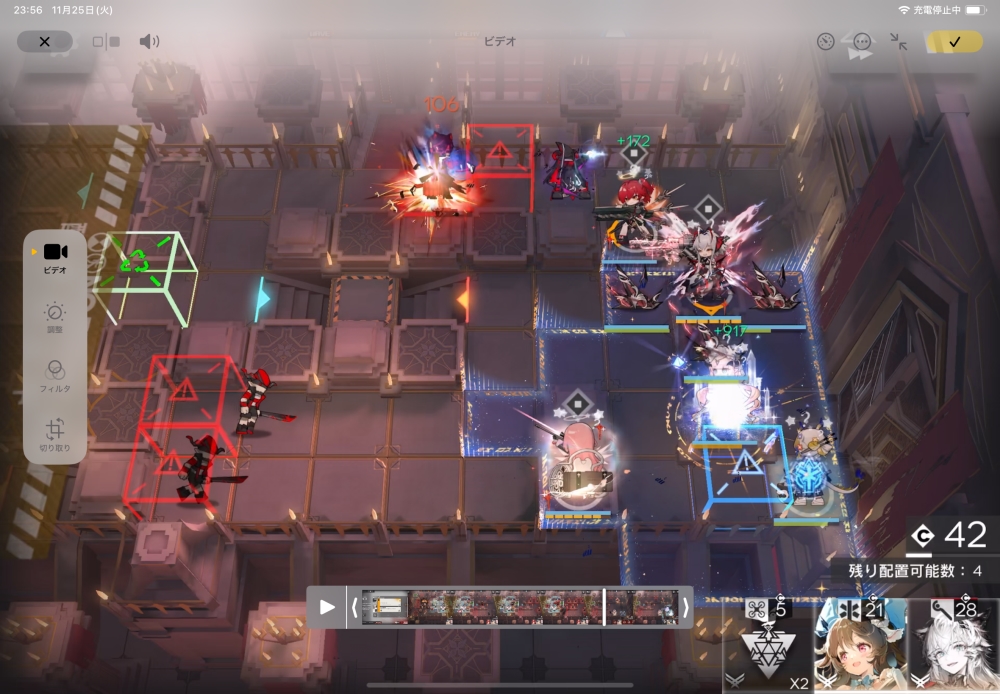Play the video in the editor timeline
Screen dimensions: 1000x694
pos(327,607)
